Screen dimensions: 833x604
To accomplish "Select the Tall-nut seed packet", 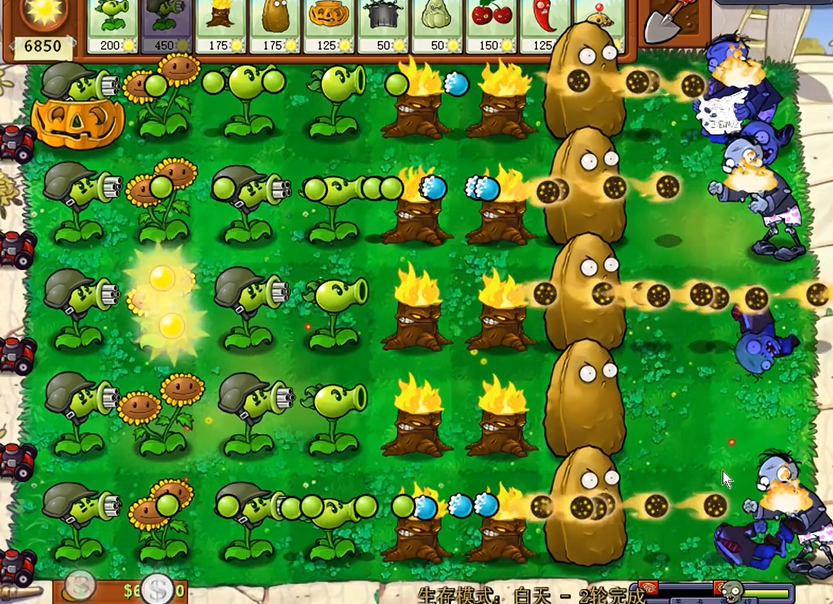I will coord(274,25).
